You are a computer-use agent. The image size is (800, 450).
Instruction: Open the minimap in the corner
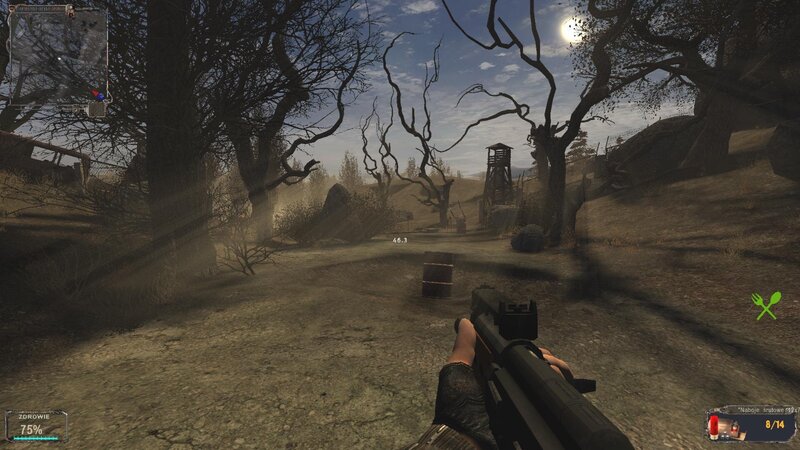(58, 57)
